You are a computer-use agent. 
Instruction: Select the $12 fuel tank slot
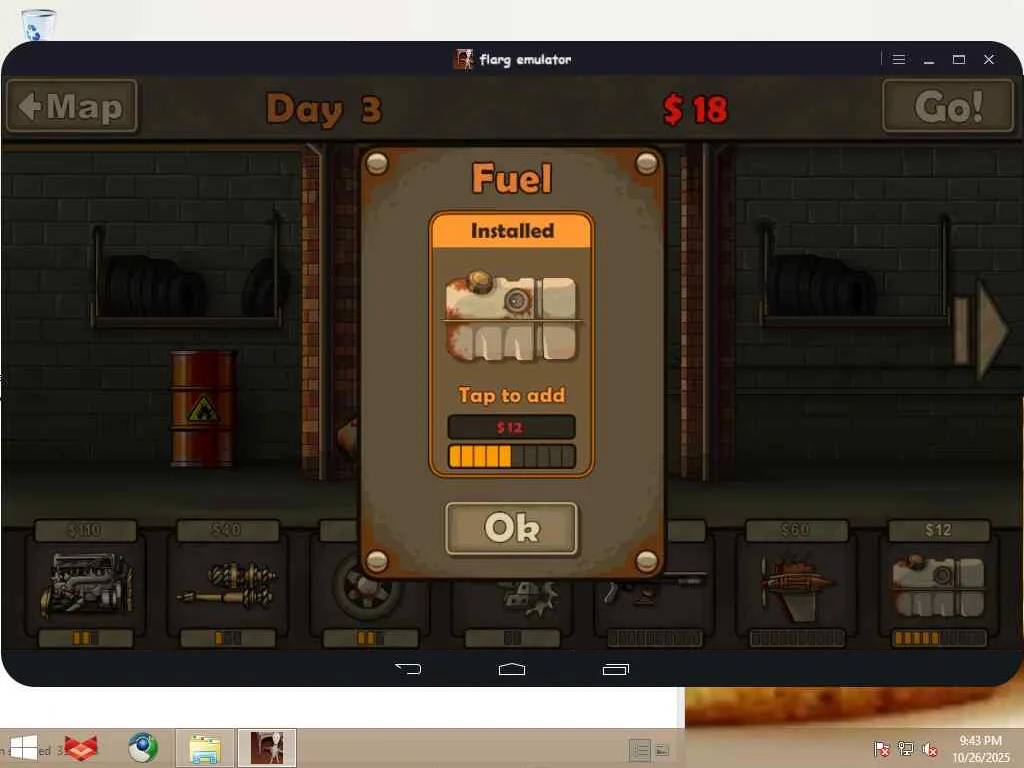pyautogui.click(x=938, y=585)
